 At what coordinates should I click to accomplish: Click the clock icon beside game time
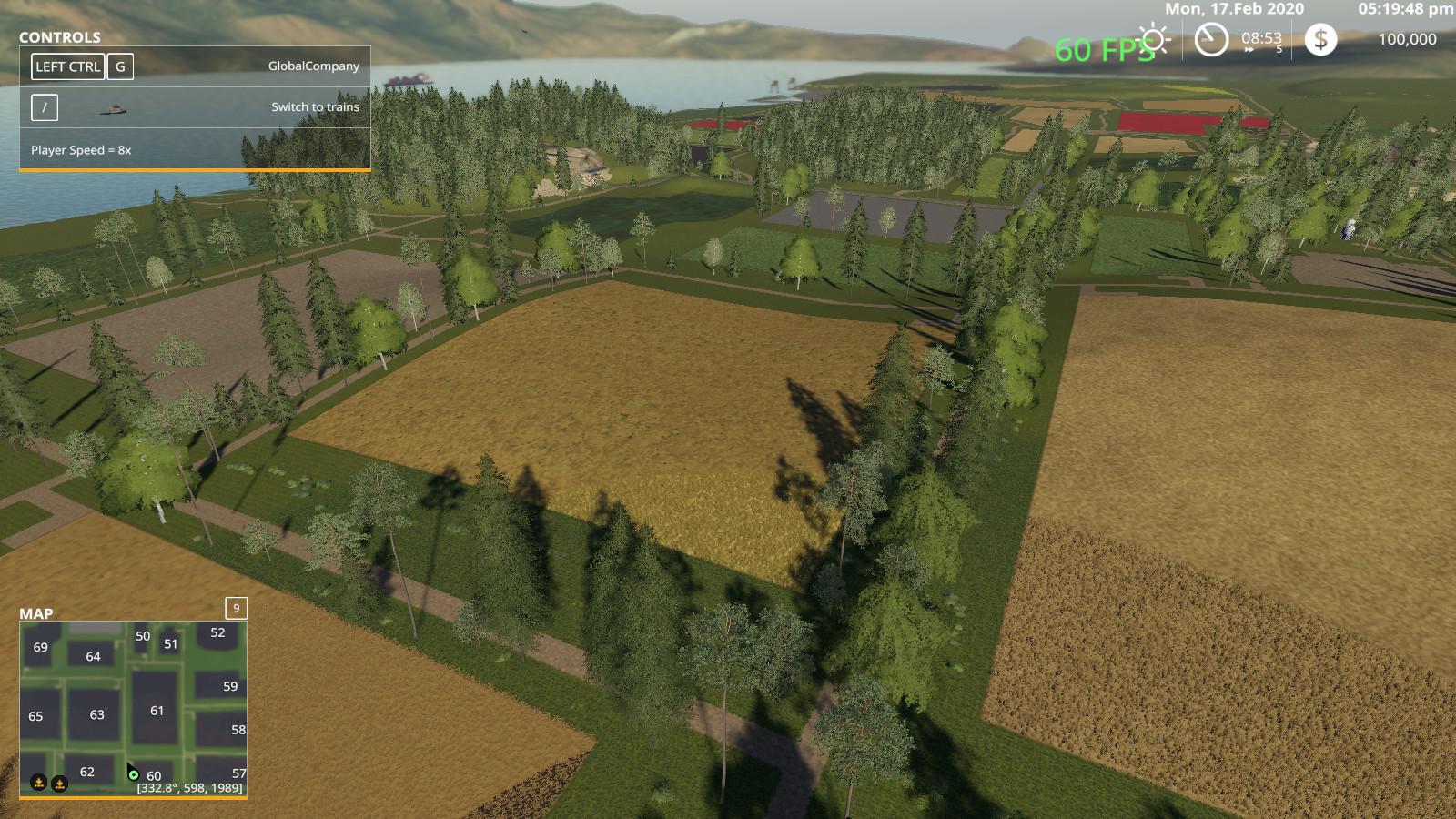1211,39
